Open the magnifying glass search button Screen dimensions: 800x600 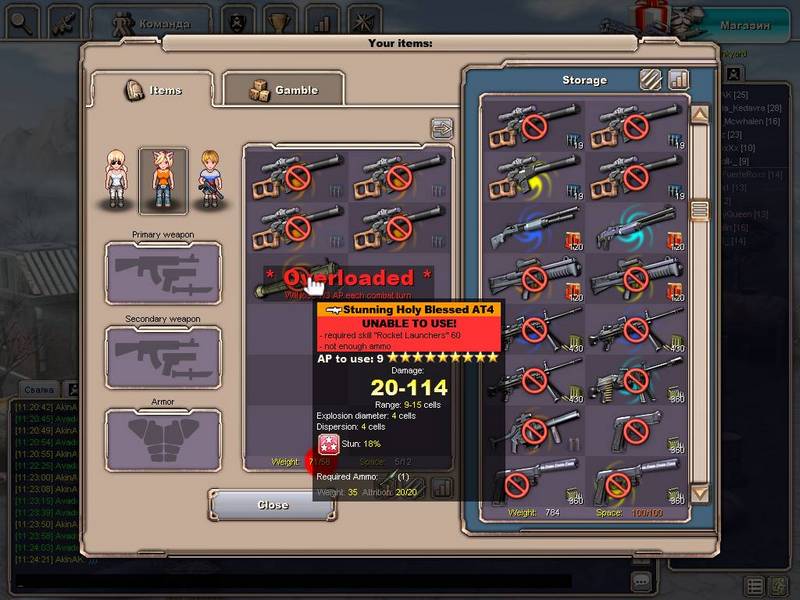(x=23, y=20)
